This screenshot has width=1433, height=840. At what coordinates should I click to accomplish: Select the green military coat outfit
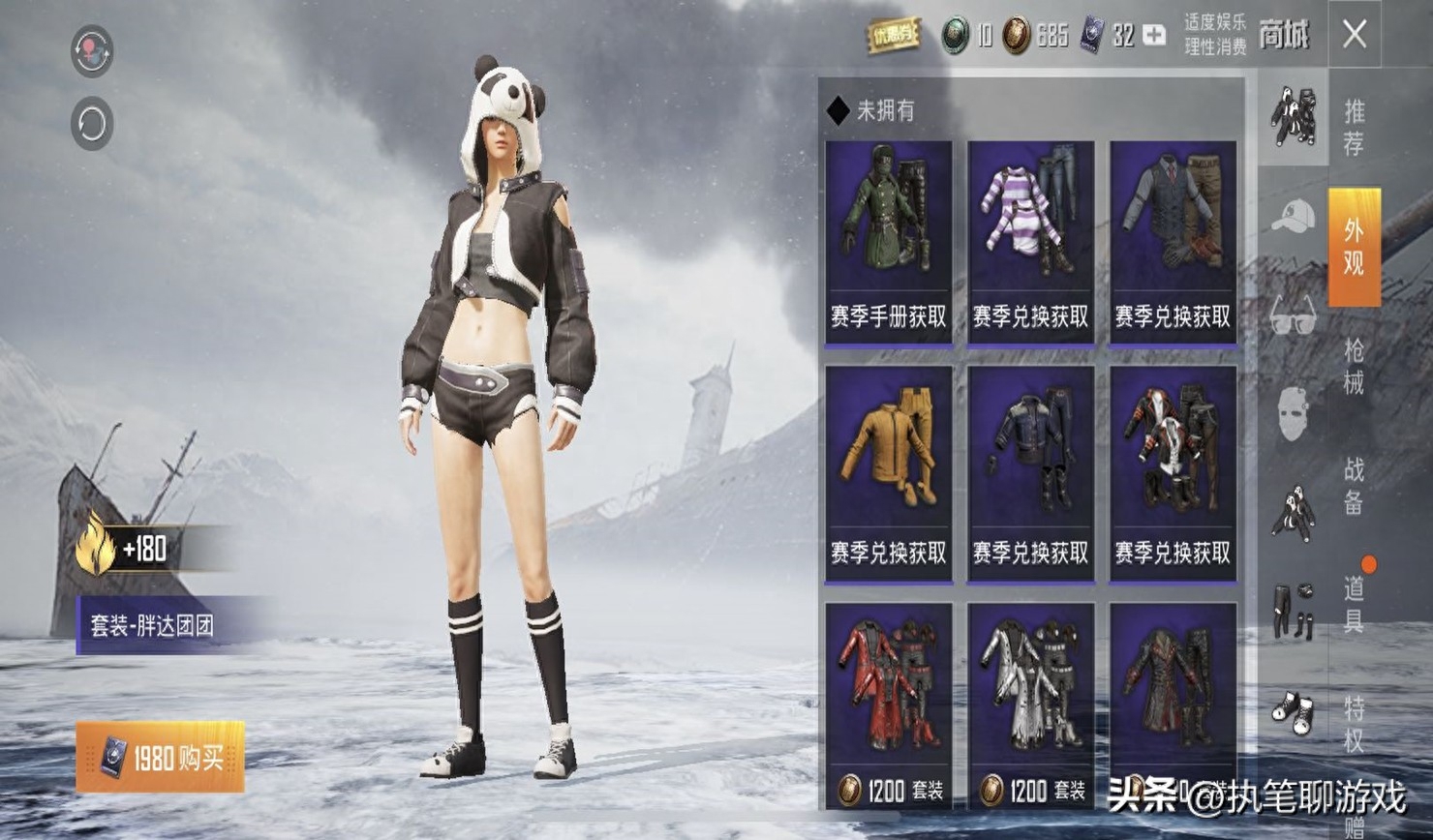pos(888,243)
